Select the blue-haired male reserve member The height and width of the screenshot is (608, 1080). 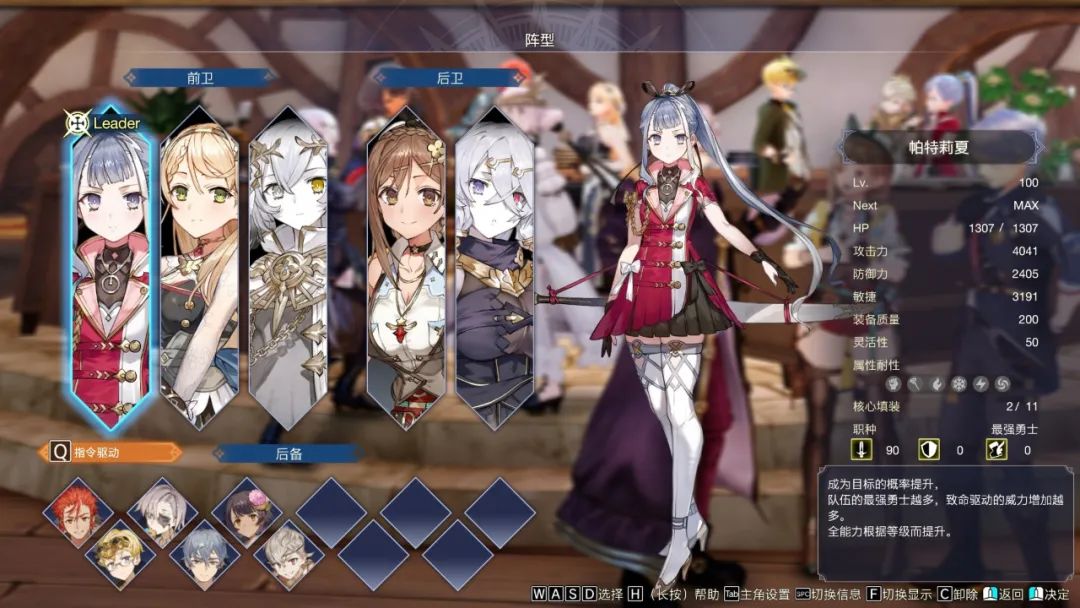(204, 553)
